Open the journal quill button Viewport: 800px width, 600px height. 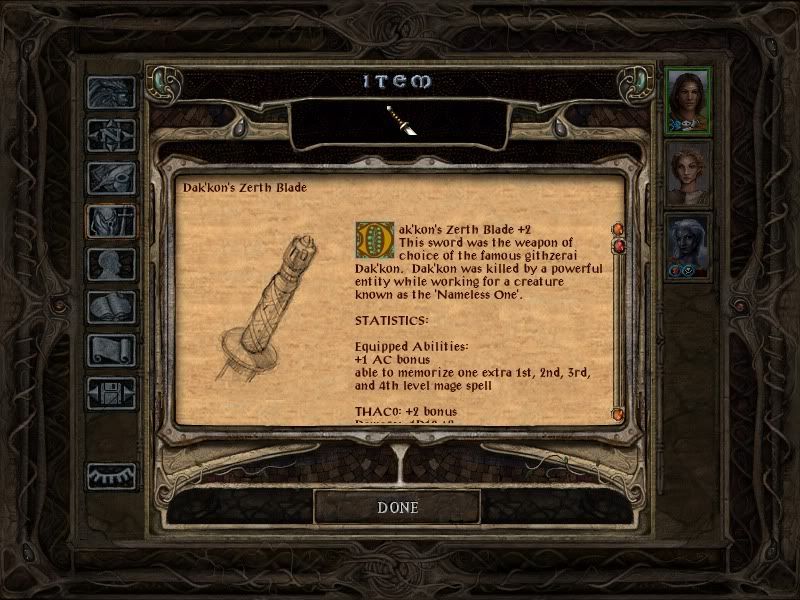click(111, 178)
